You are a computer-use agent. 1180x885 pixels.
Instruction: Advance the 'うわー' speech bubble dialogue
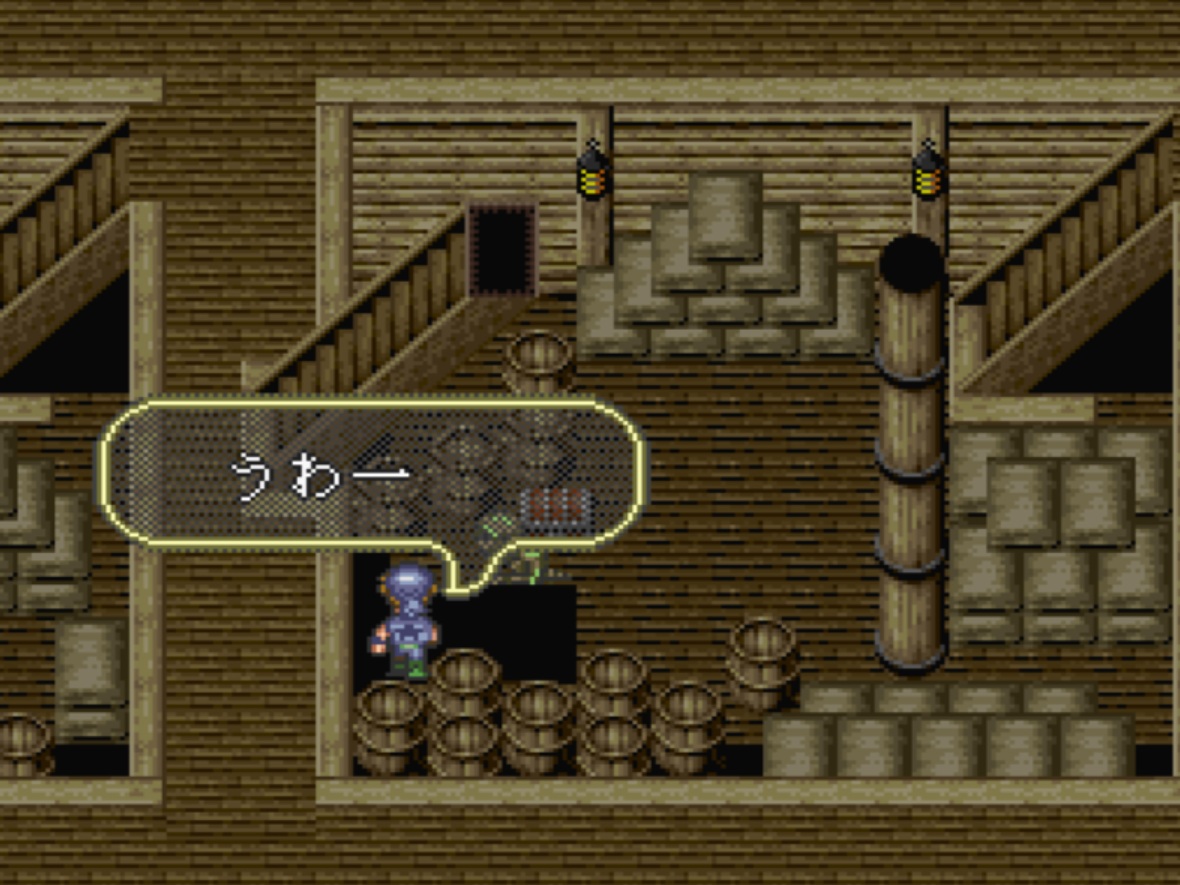(372, 474)
